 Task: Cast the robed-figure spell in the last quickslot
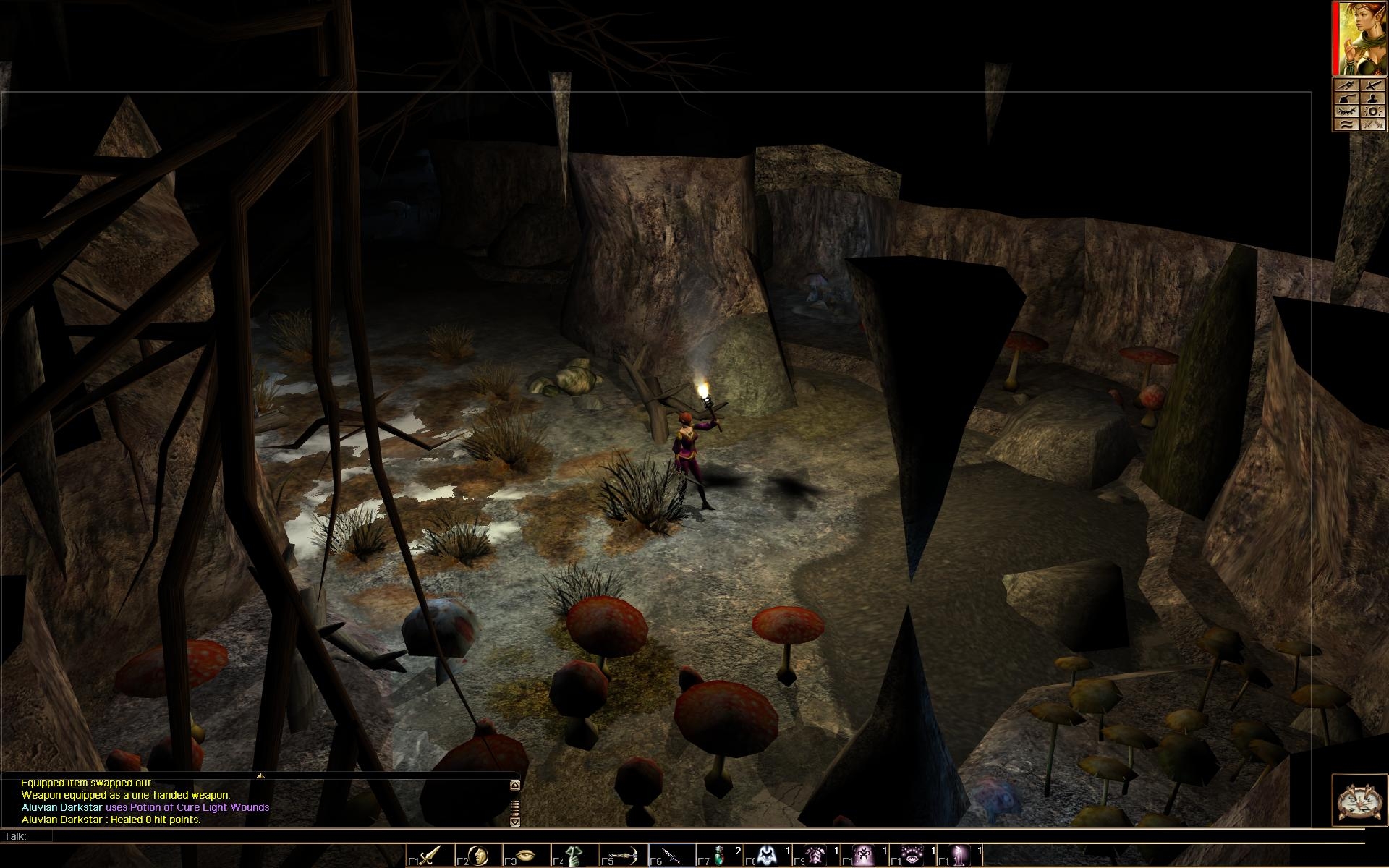[961, 855]
